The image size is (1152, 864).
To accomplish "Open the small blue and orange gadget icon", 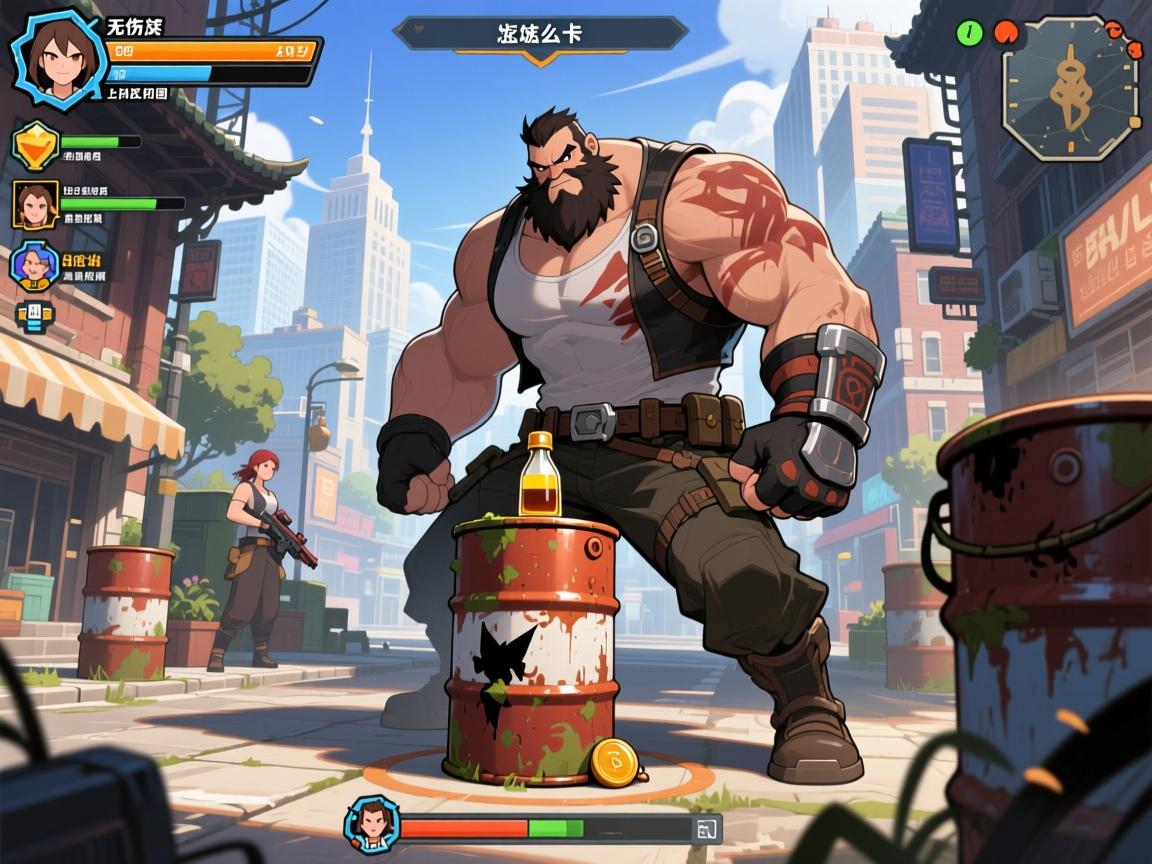I will pos(34,316).
